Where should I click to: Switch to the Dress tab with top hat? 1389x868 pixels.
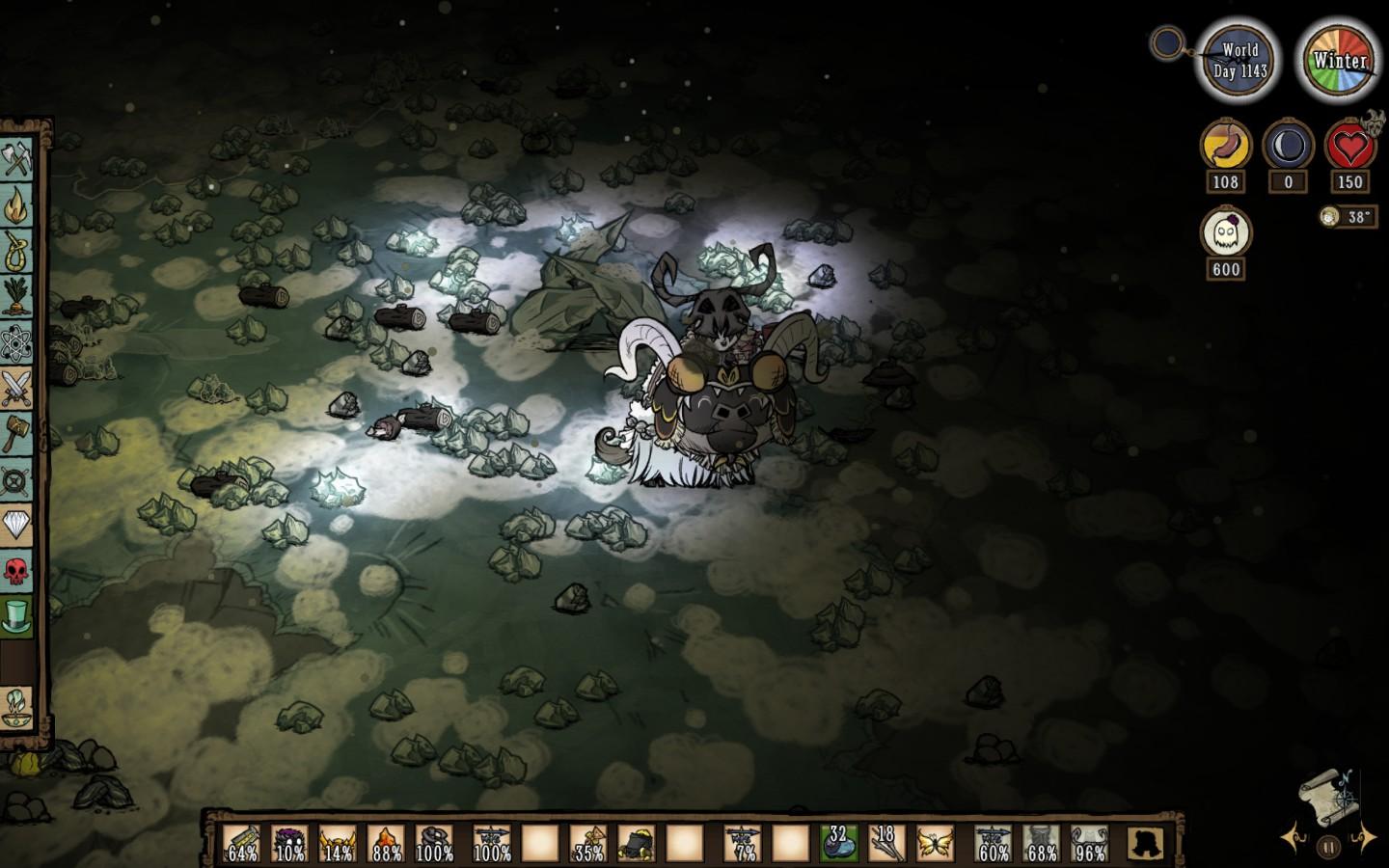pos(18,615)
